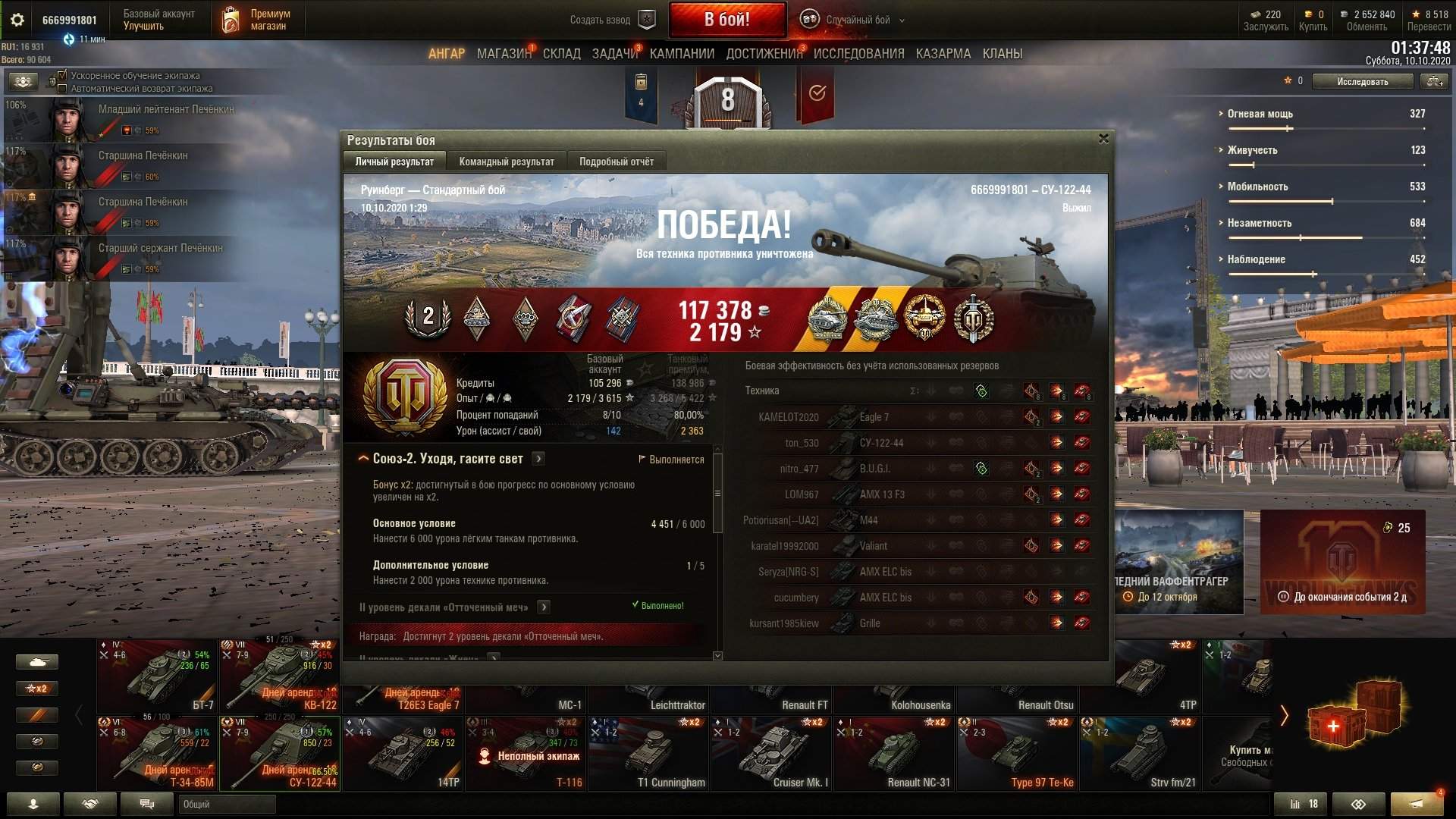
Task: Go to ИССЛЕДОВАНИЯ section
Action: (x=858, y=54)
